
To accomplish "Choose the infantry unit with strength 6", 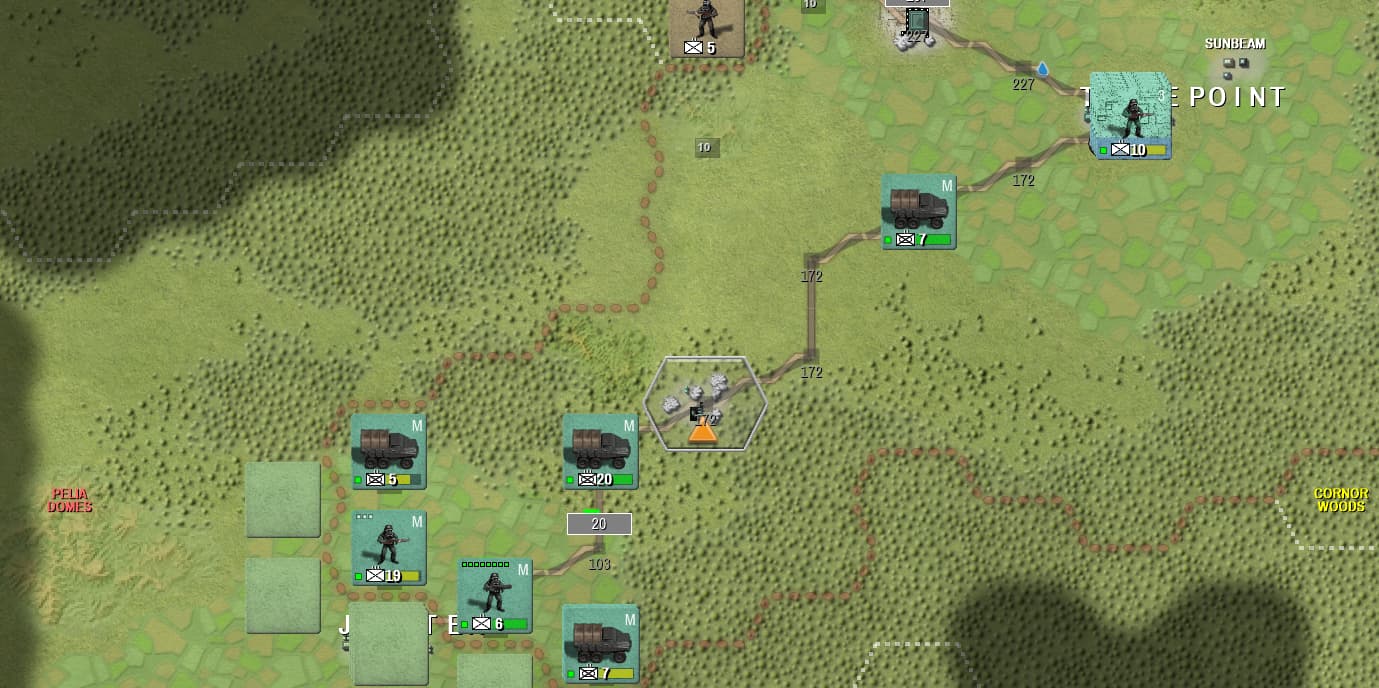I will [x=494, y=595].
